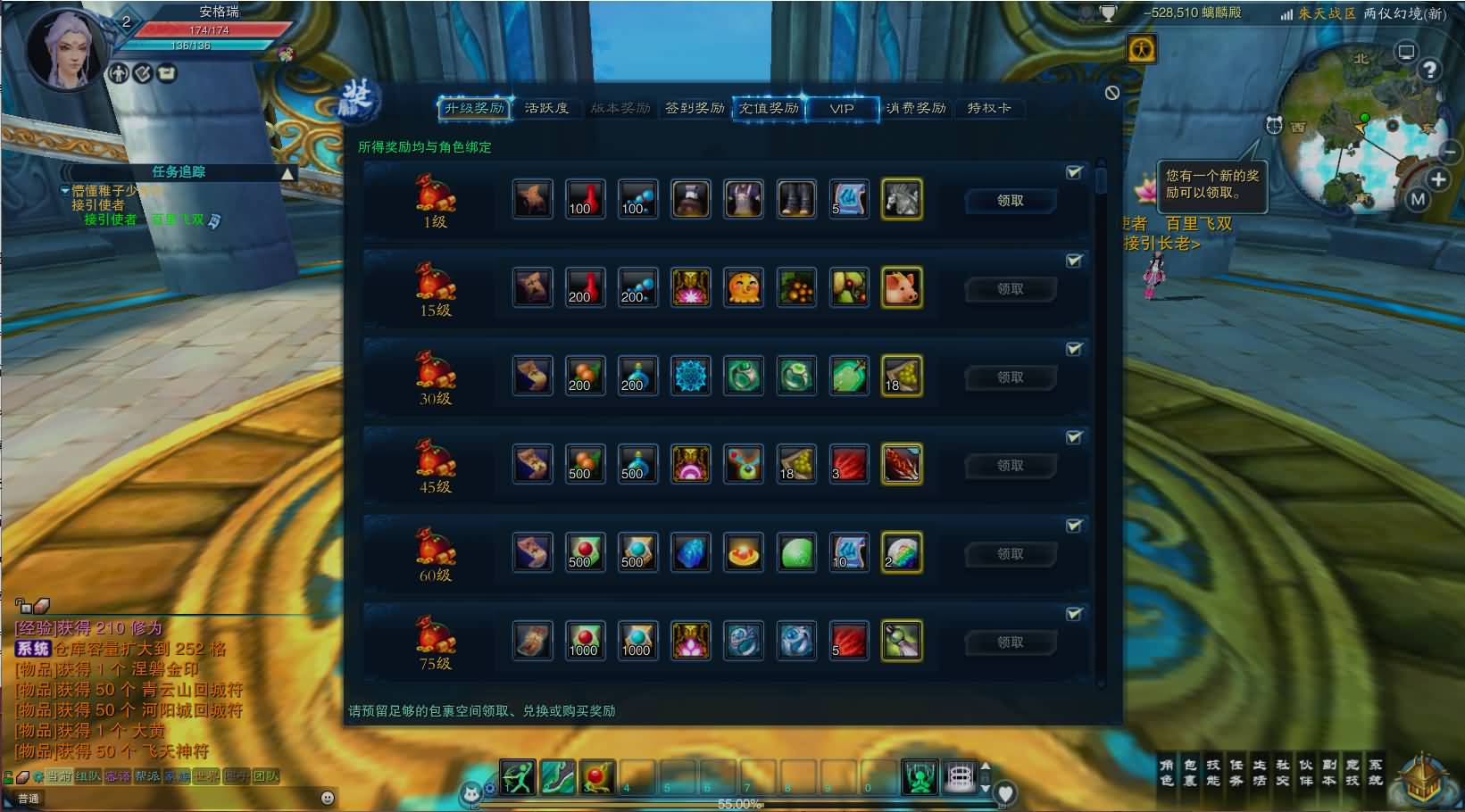
Task: Open the 消费奖励 tab
Action: [916, 108]
